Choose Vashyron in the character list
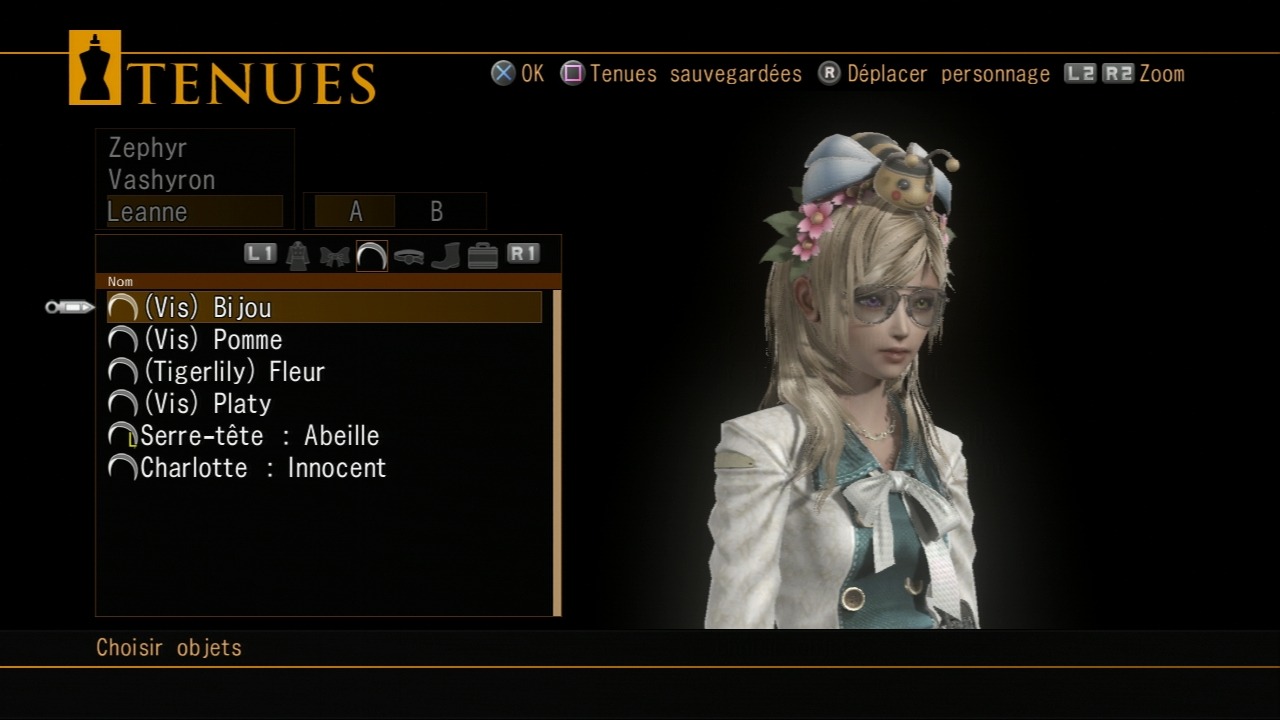This screenshot has width=1280, height=720. coord(161,180)
